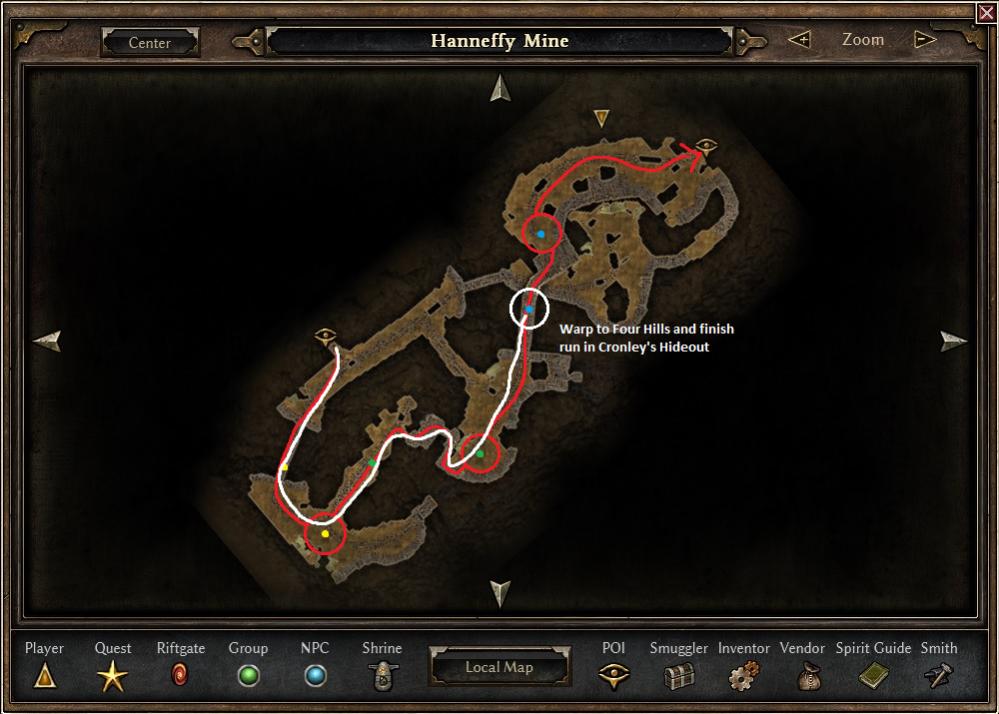The width and height of the screenshot is (999, 714).
Task: Select the Inventor gear legend icon
Action: 743,677
